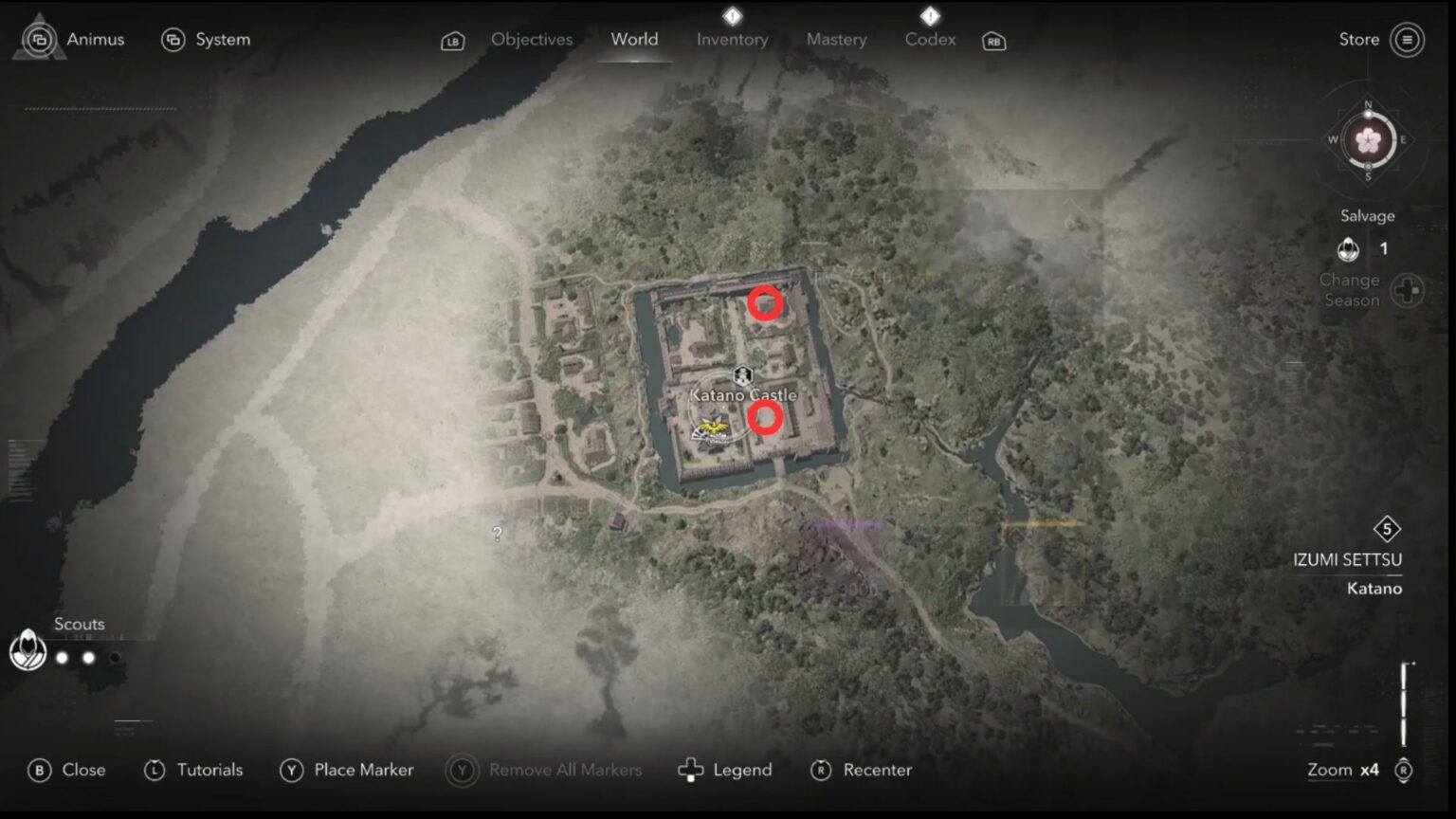The width and height of the screenshot is (1456, 819).
Task: Switch to the World tab
Action: click(x=634, y=39)
